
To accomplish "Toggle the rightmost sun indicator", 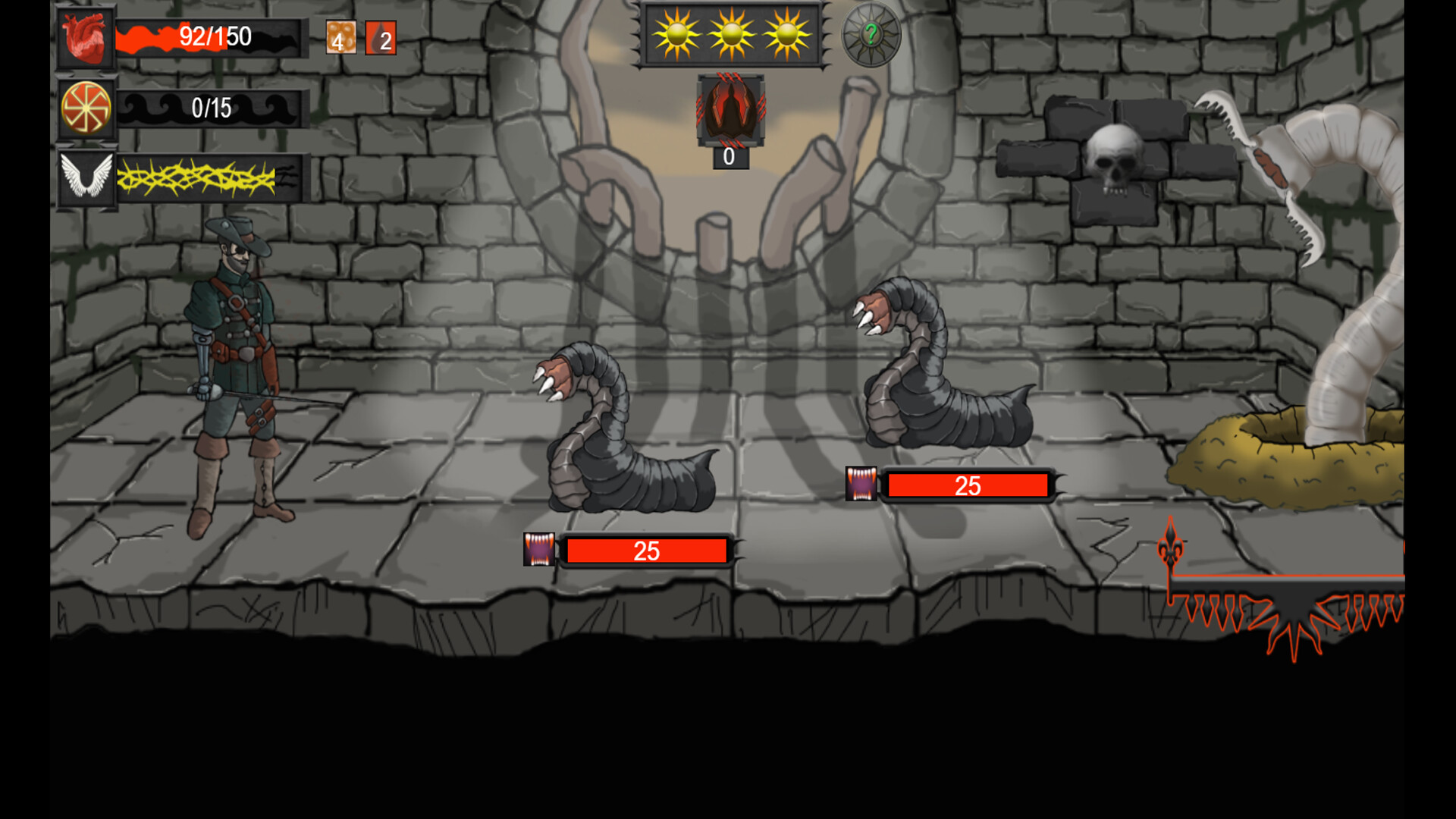I will (x=789, y=33).
